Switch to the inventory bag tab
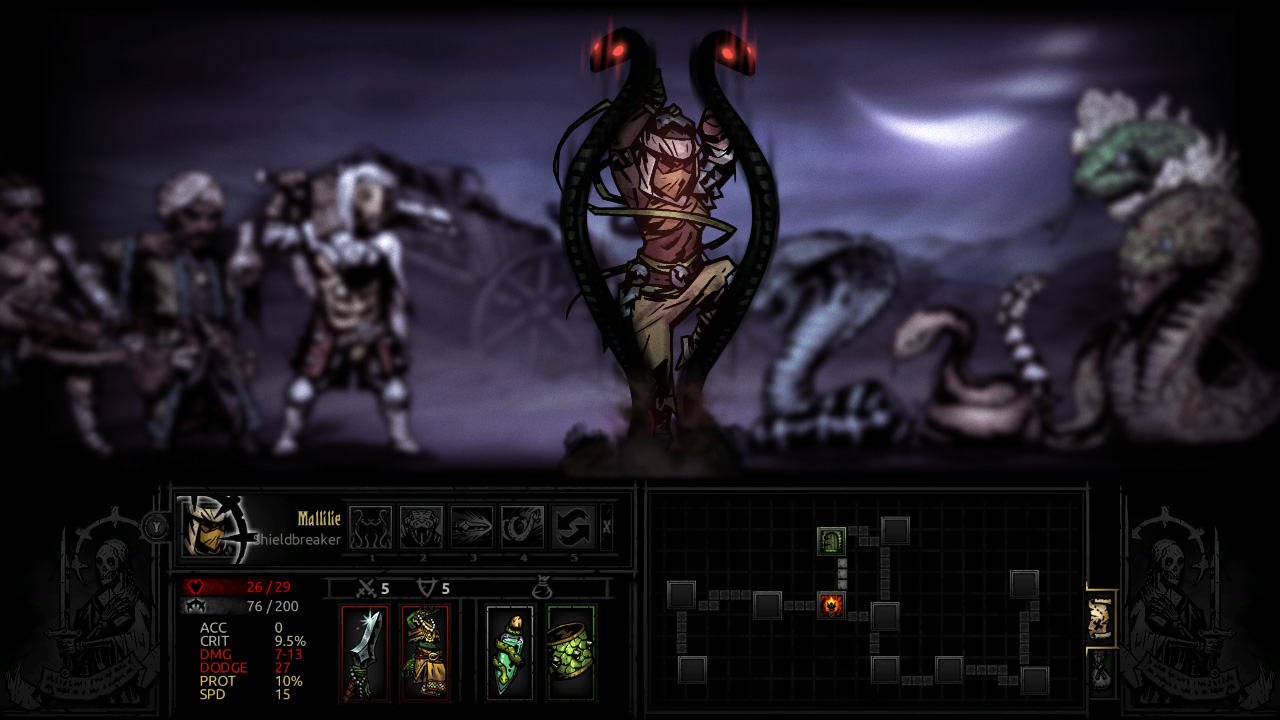The image size is (1280, 720). point(1101,671)
